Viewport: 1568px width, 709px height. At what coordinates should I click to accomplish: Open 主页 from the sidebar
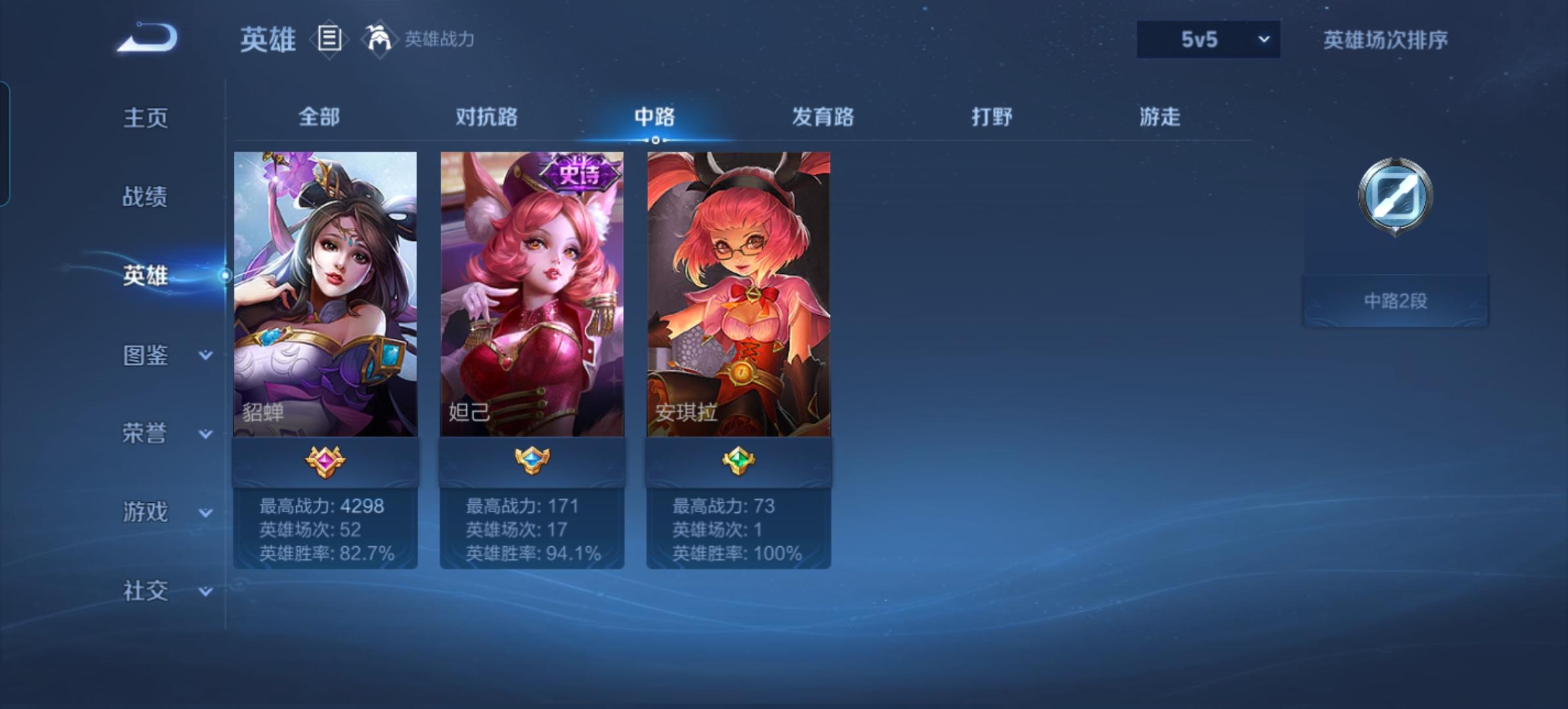pyautogui.click(x=146, y=117)
